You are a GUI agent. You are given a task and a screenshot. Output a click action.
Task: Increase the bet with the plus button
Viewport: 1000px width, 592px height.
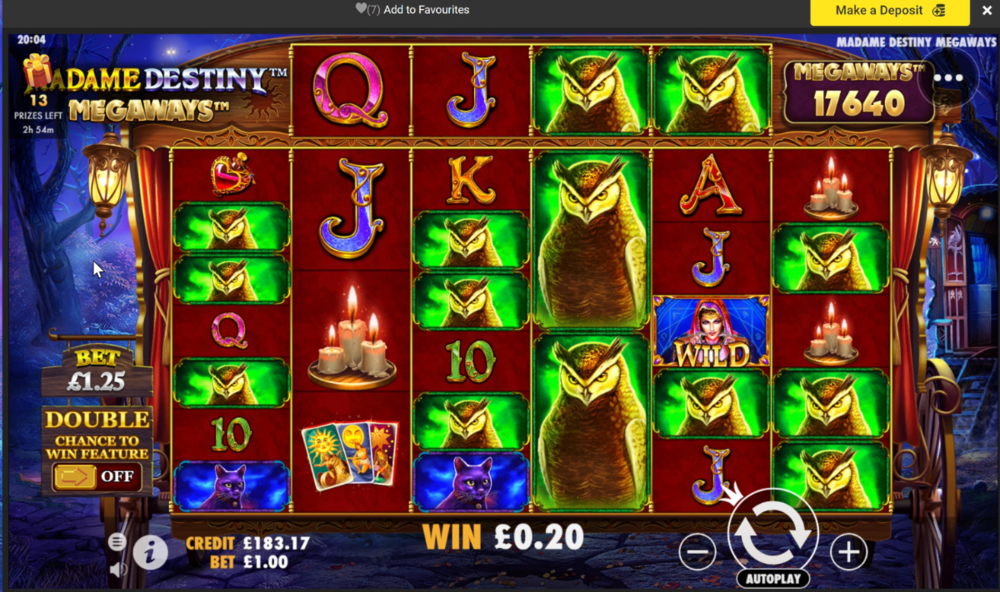click(x=848, y=551)
